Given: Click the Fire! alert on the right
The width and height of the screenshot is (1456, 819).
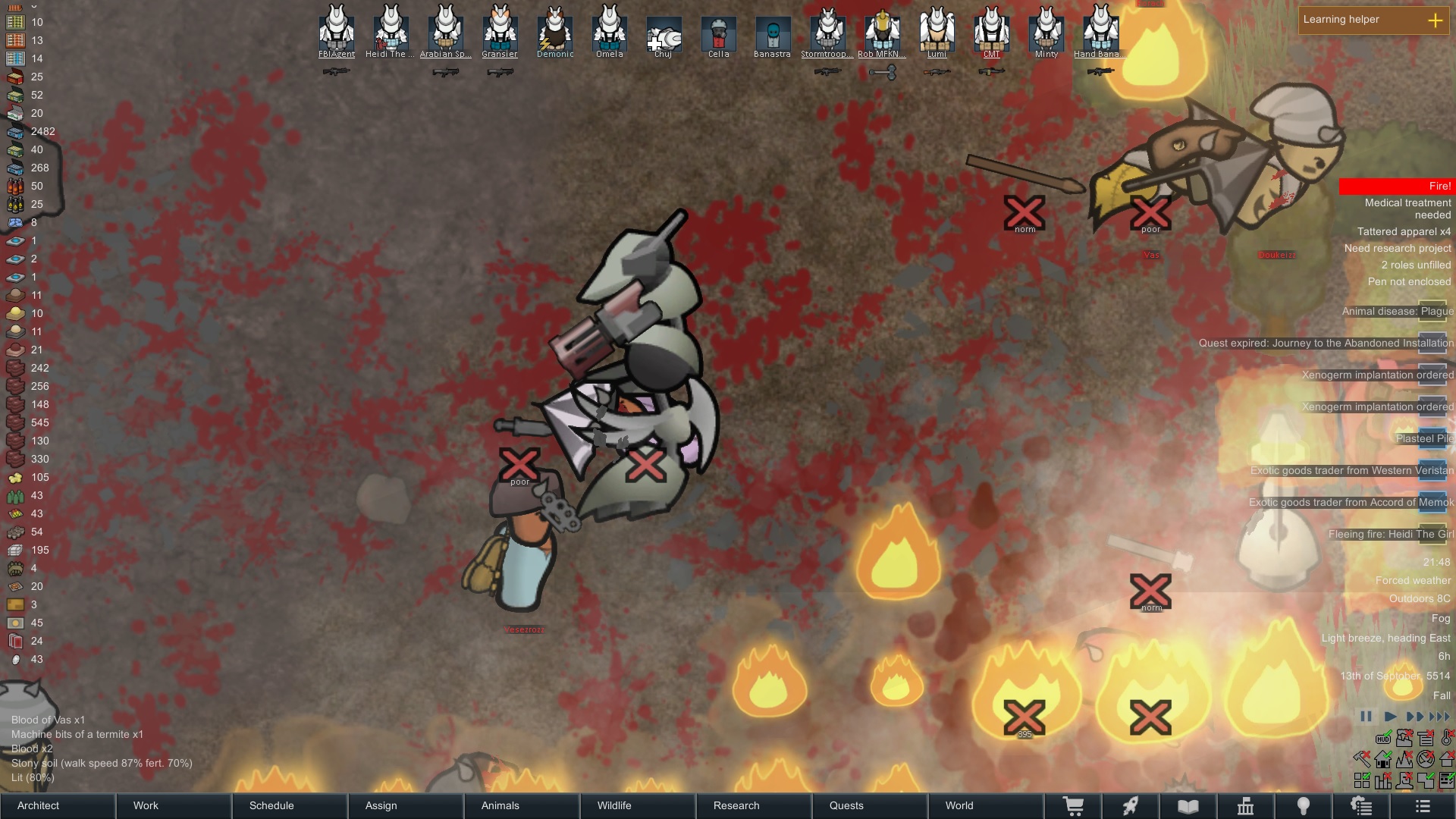Looking at the screenshot, I should click(x=1401, y=186).
